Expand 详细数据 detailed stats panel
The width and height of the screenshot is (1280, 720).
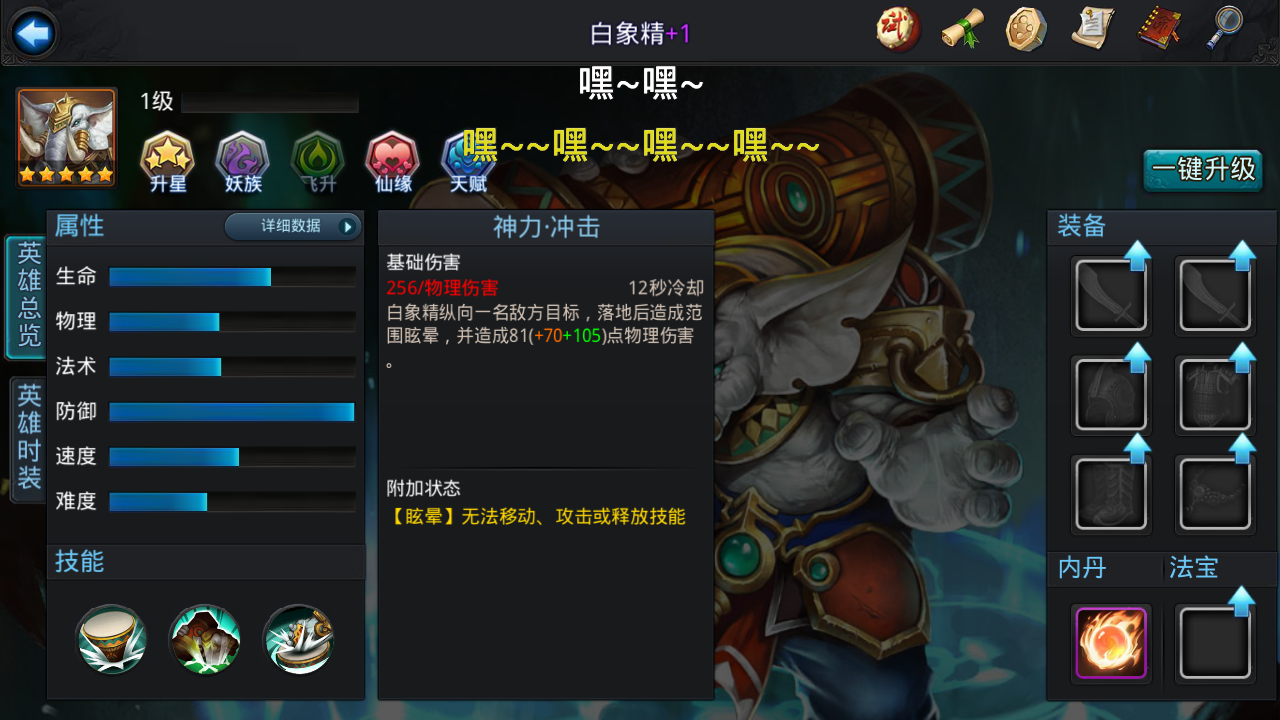tap(292, 227)
